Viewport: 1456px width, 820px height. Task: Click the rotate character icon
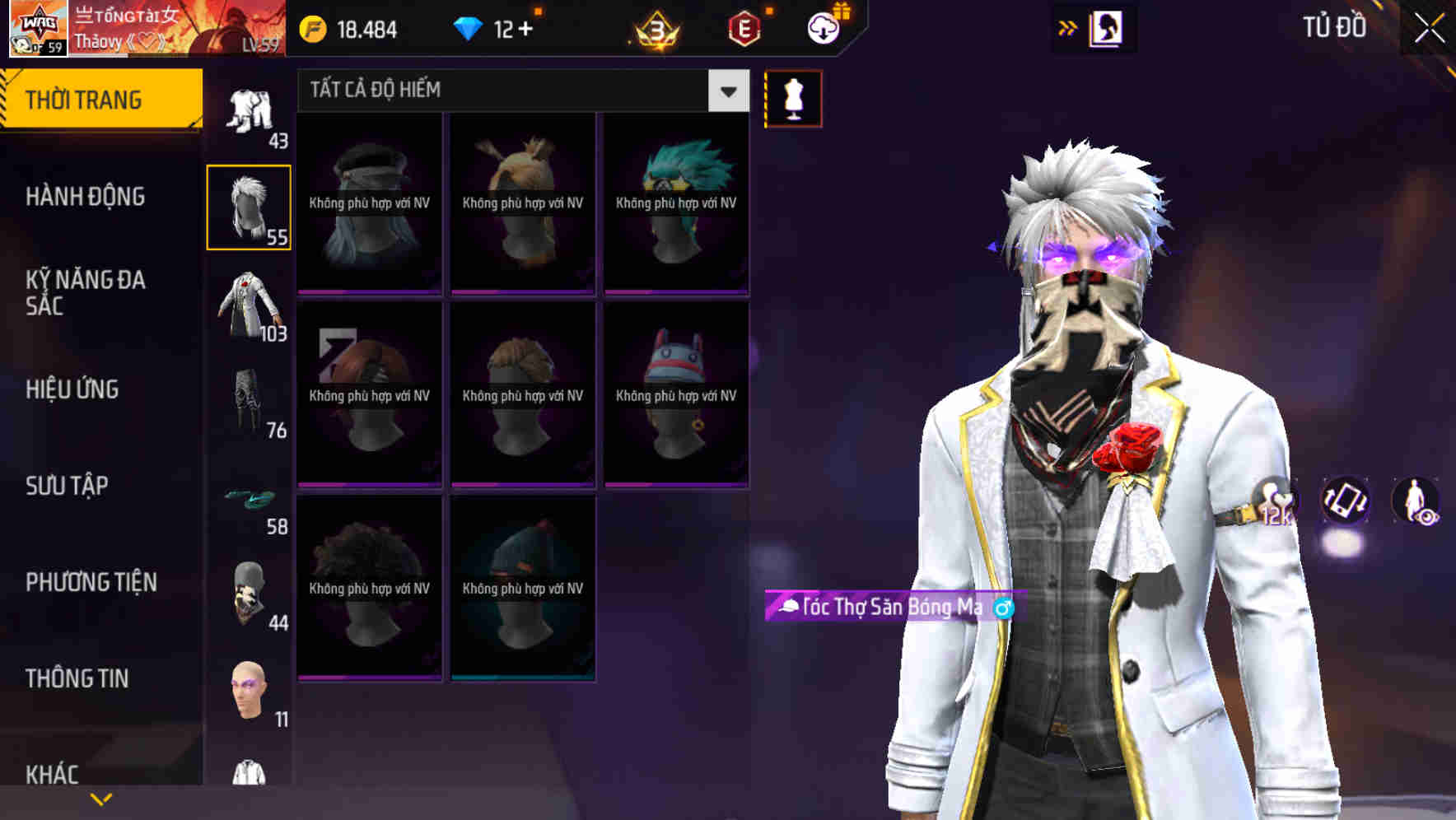(x=1344, y=502)
